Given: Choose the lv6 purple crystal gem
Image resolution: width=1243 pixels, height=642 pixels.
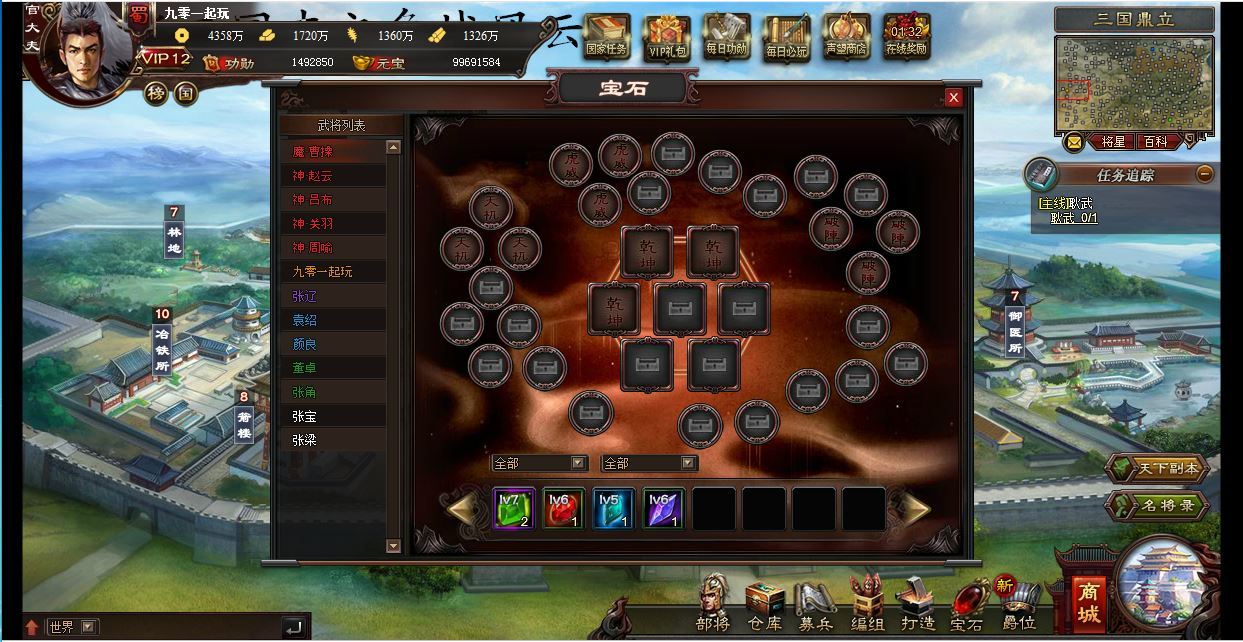Looking at the screenshot, I should tap(663, 508).
